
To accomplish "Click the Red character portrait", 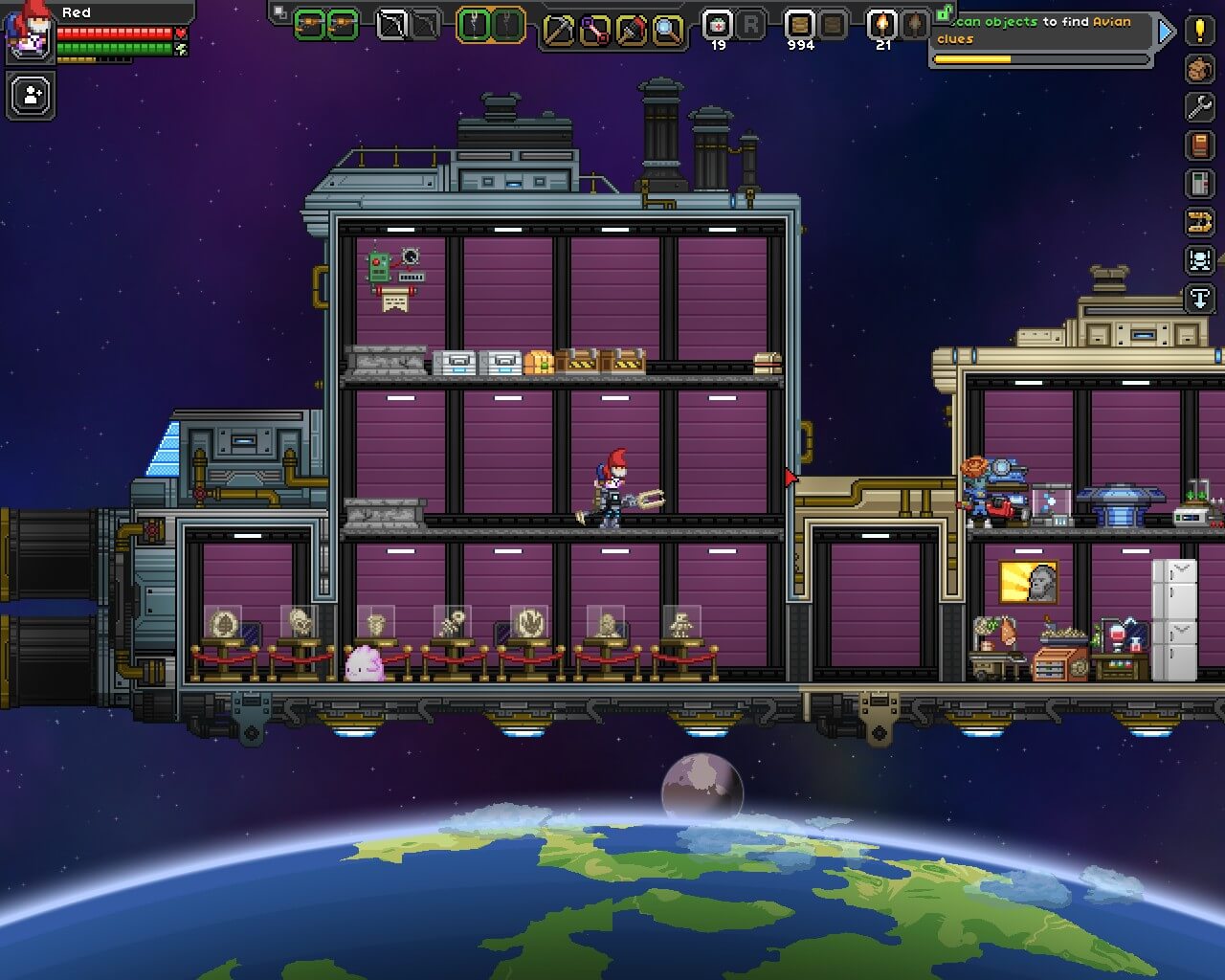I will [28, 32].
